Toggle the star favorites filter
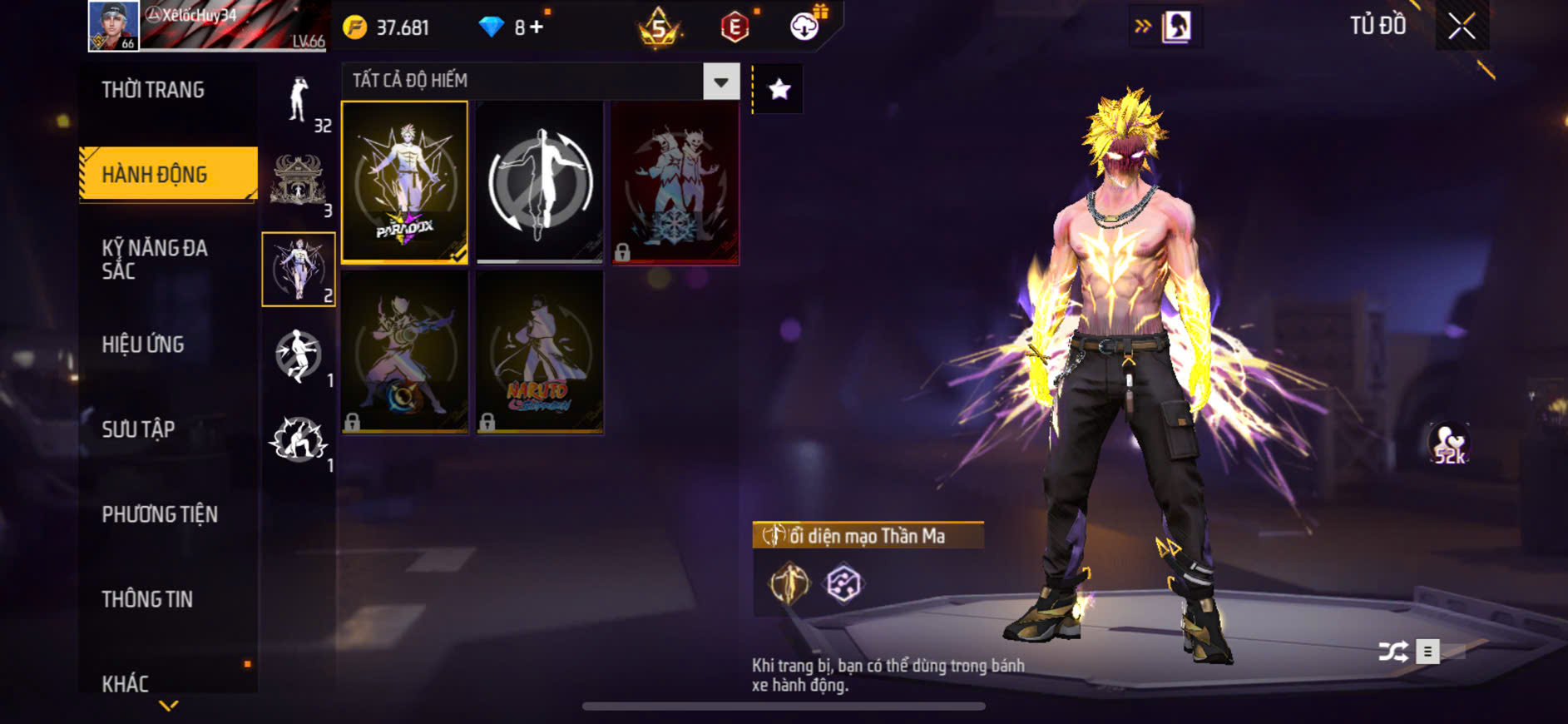1568x724 pixels. [x=779, y=89]
